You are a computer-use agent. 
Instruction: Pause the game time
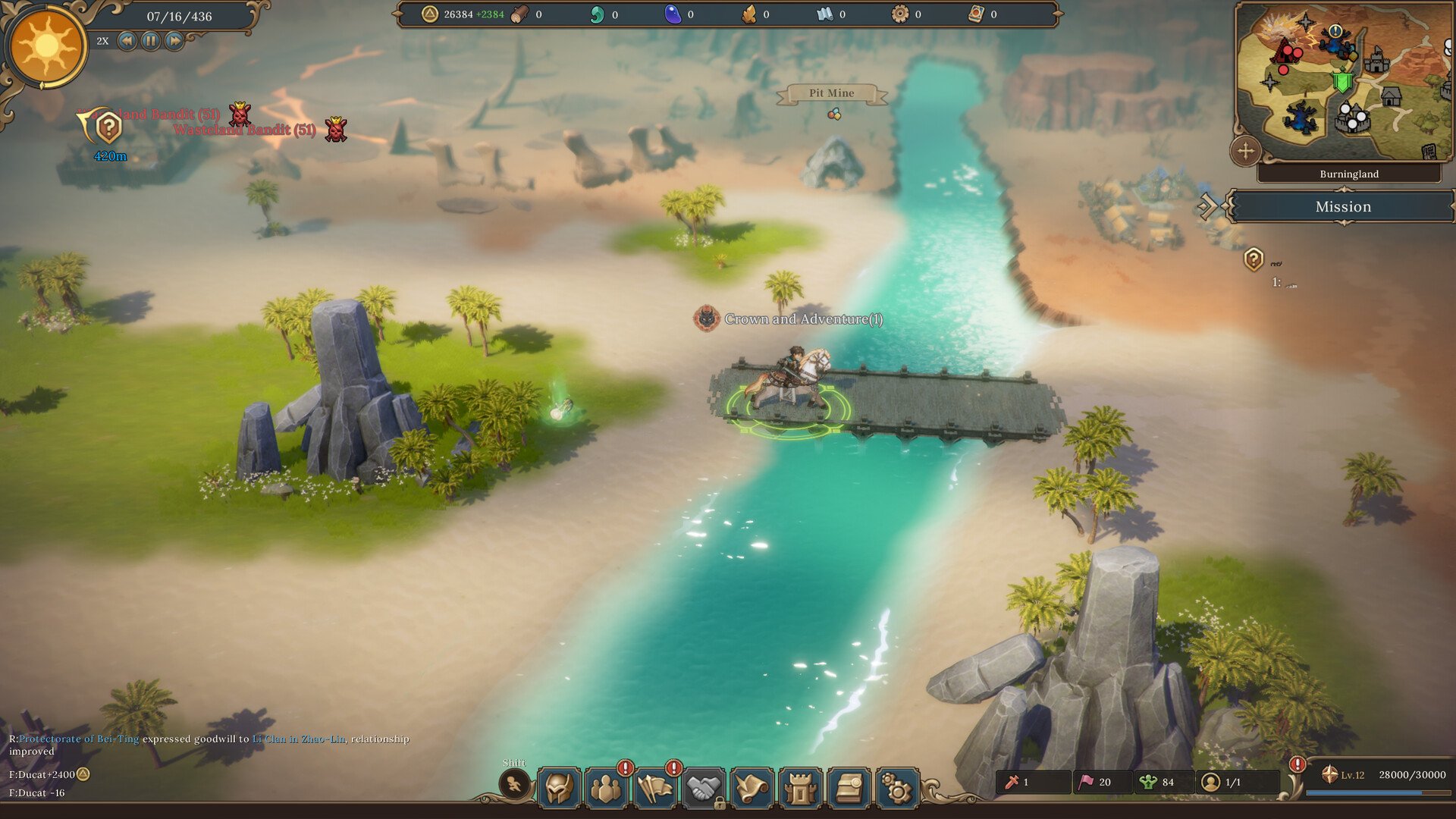click(x=151, y=41)
